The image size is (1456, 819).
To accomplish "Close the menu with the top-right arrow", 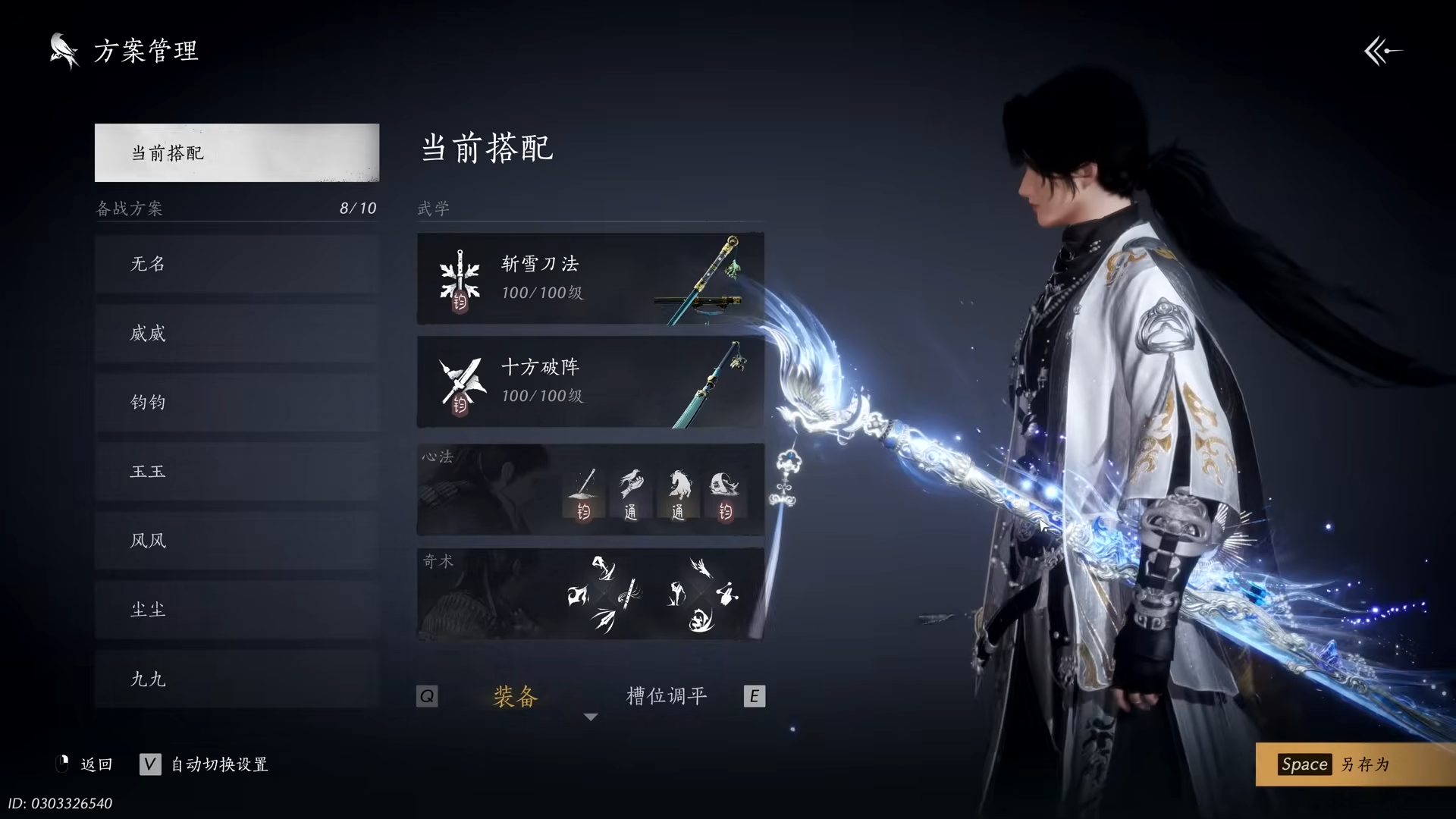I will (1382, 52).
